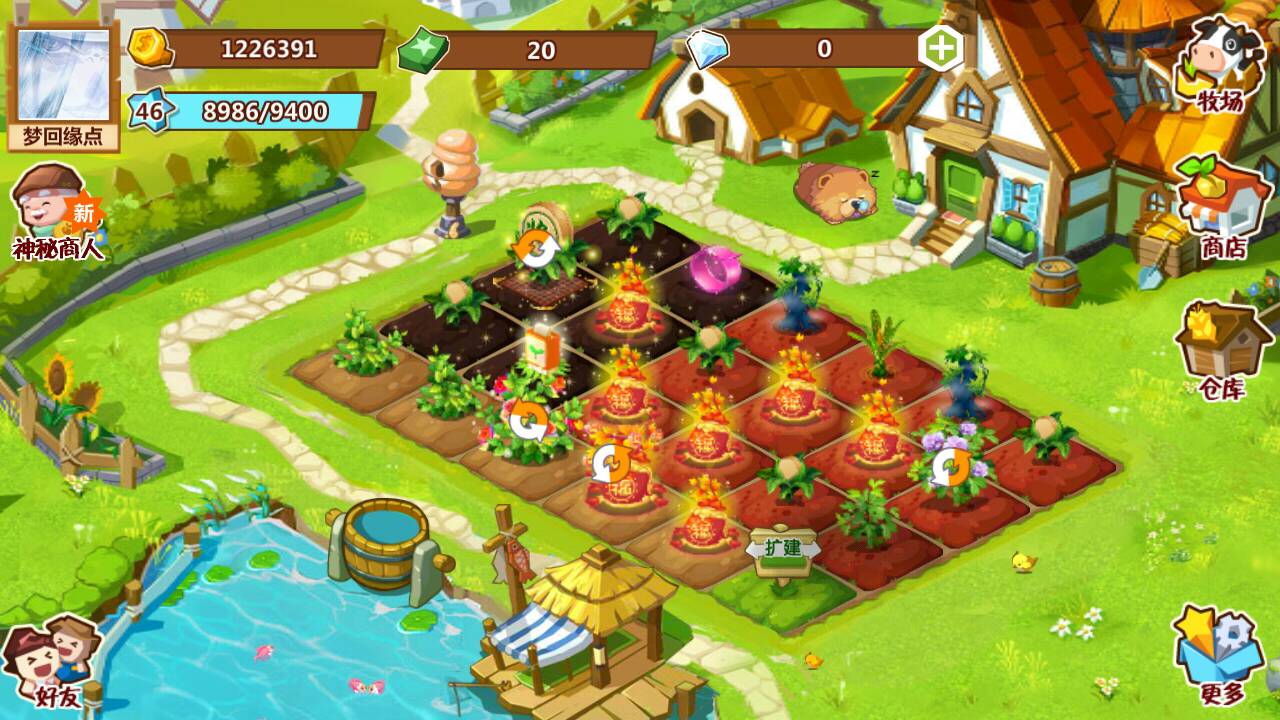This screenshot has height=720, width=1280.
Task: Open the player avatar profile 梦回缘点
Action: [64, 86]
